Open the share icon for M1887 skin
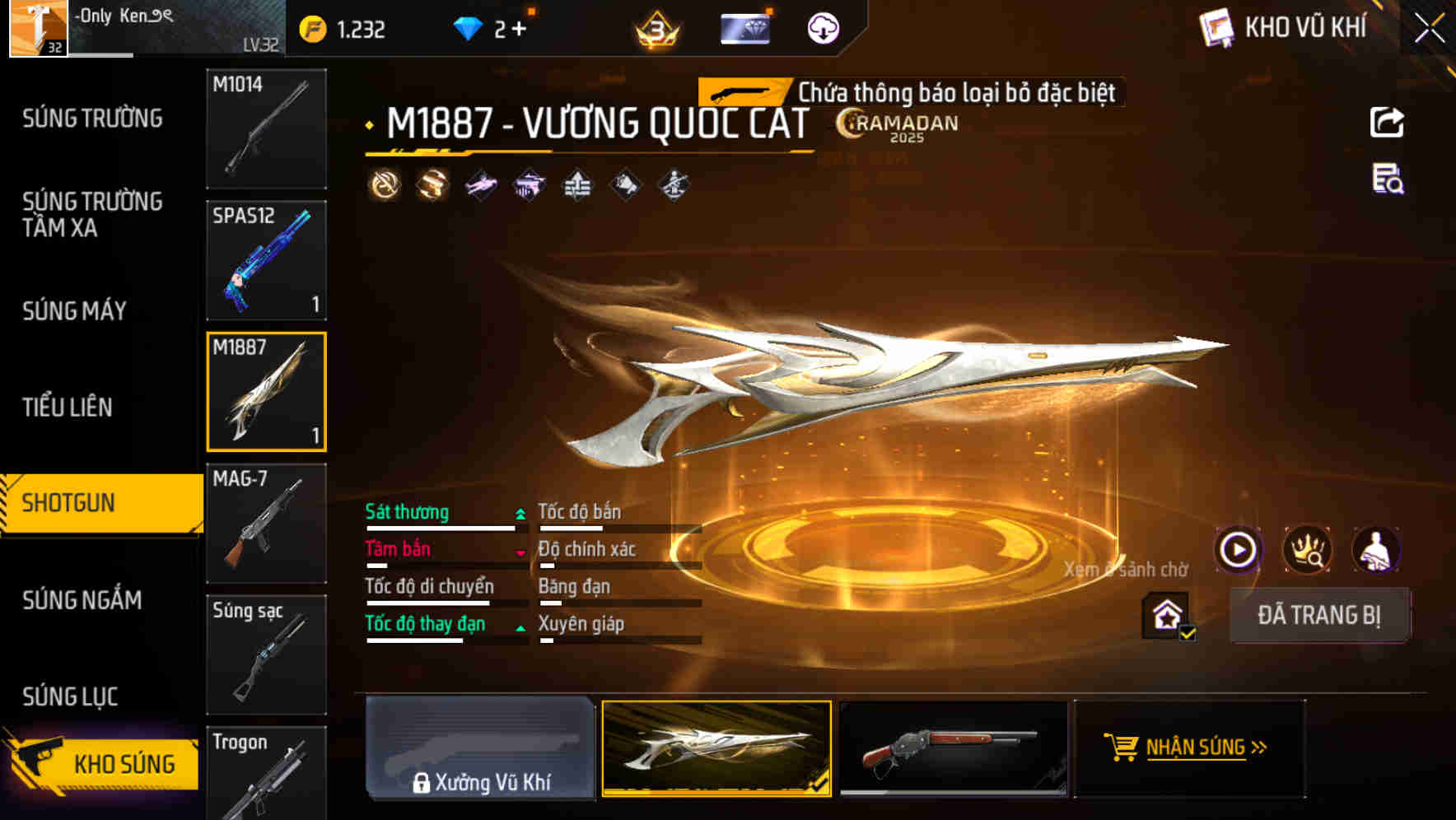 (1387, 121)
